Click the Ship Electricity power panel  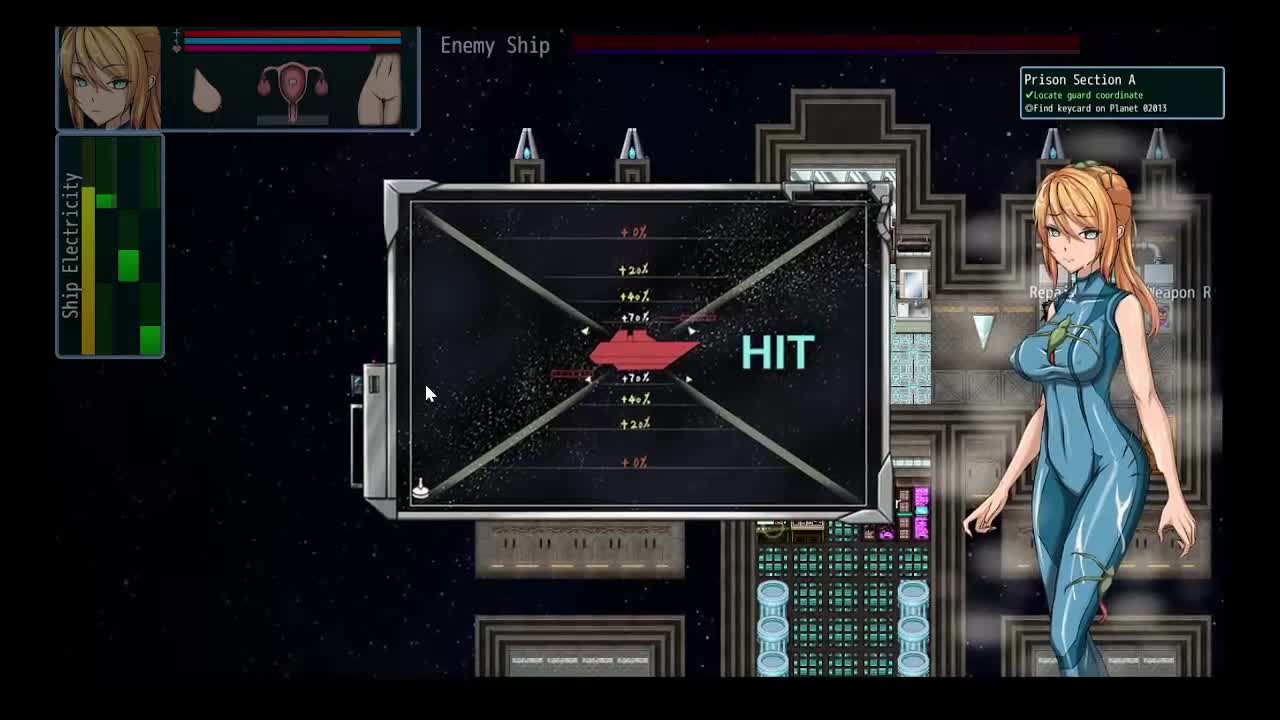tap(110, 246)
